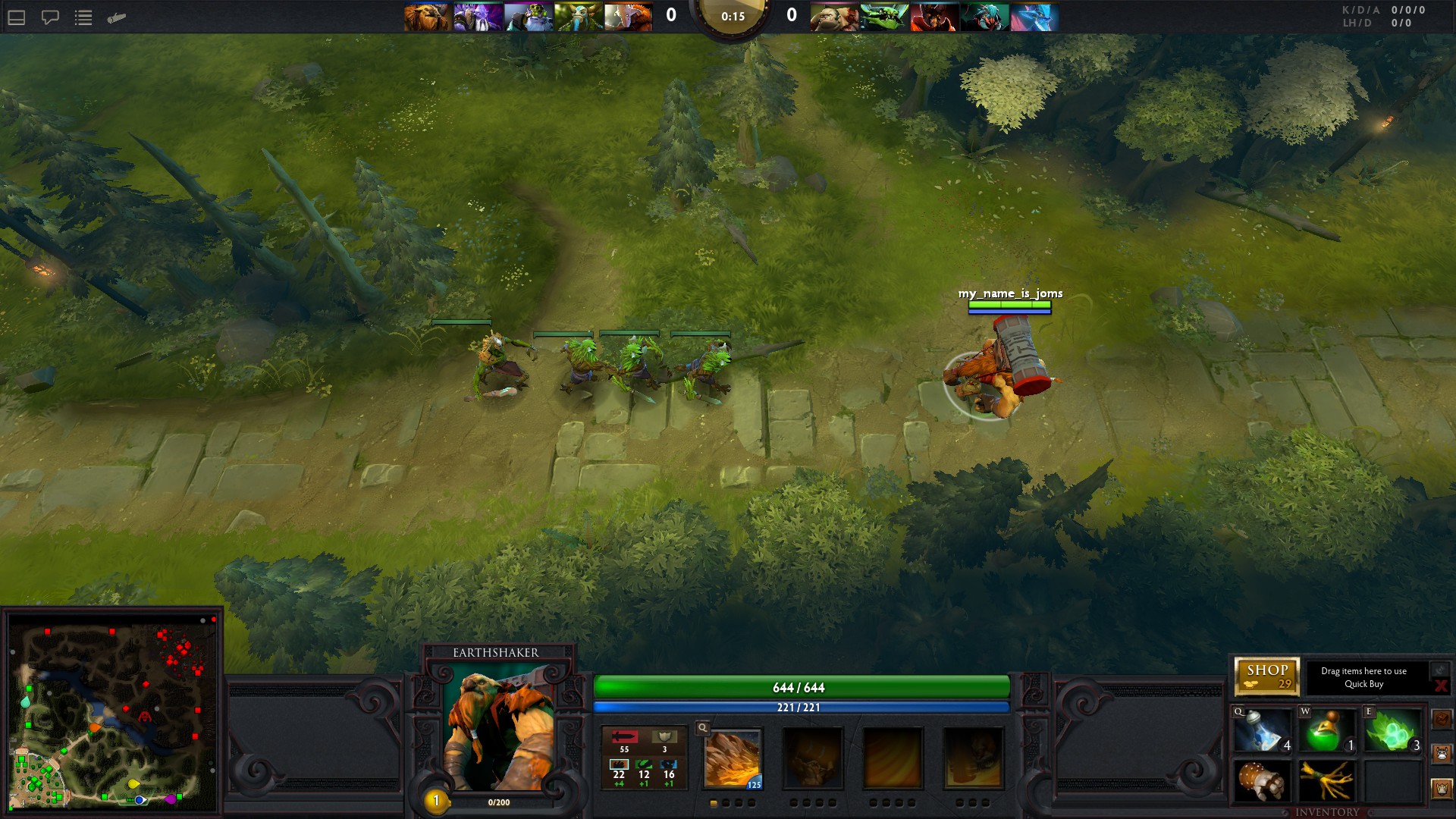This screenshot has width=1456, height=819.
Task: Open the dashboard menu icon
Action: (x=17, y=17)
